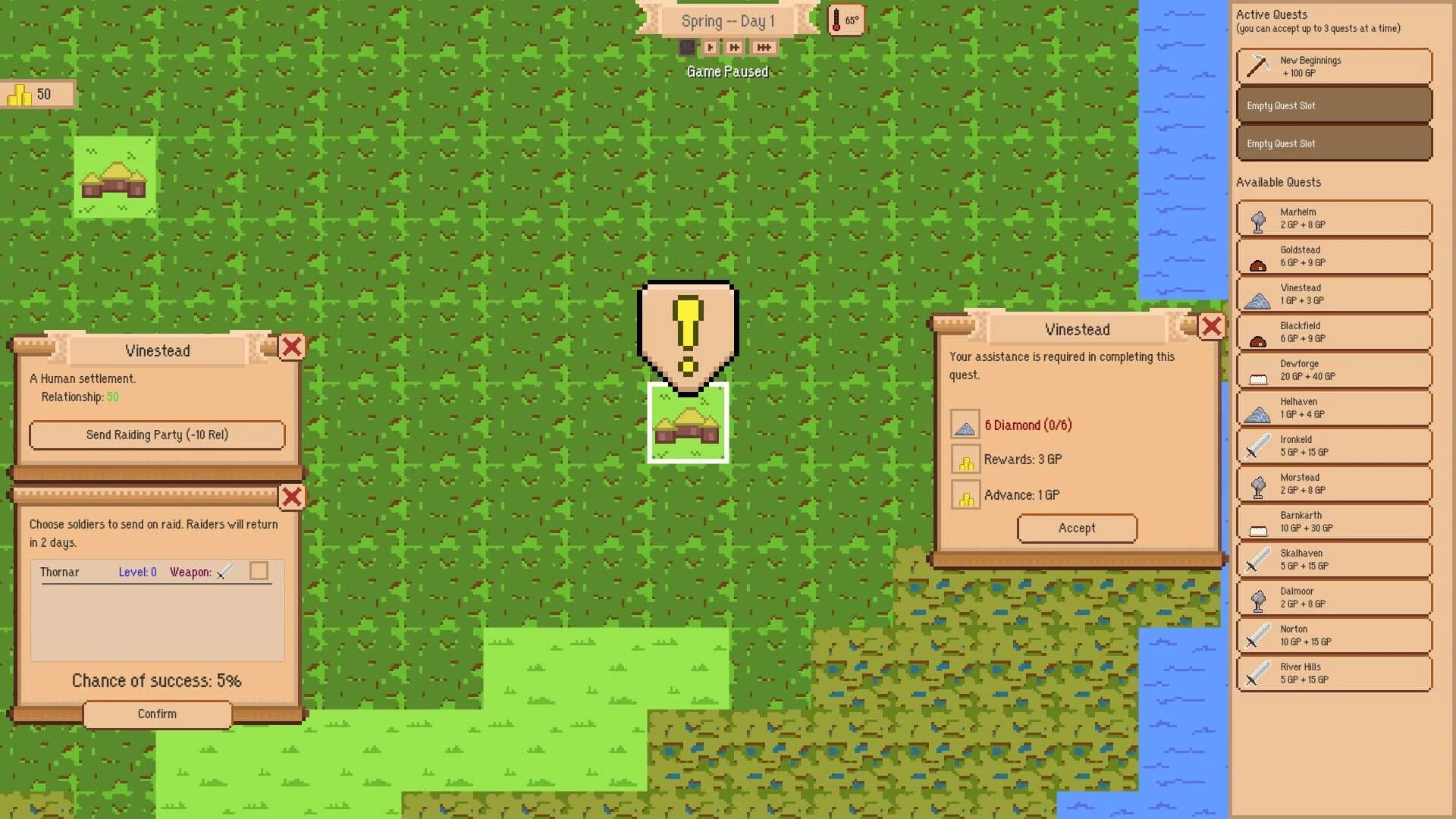This screenshot has height=819, width=1456.
Task: Confirm the raiding party selection
Action: [157, 714]
